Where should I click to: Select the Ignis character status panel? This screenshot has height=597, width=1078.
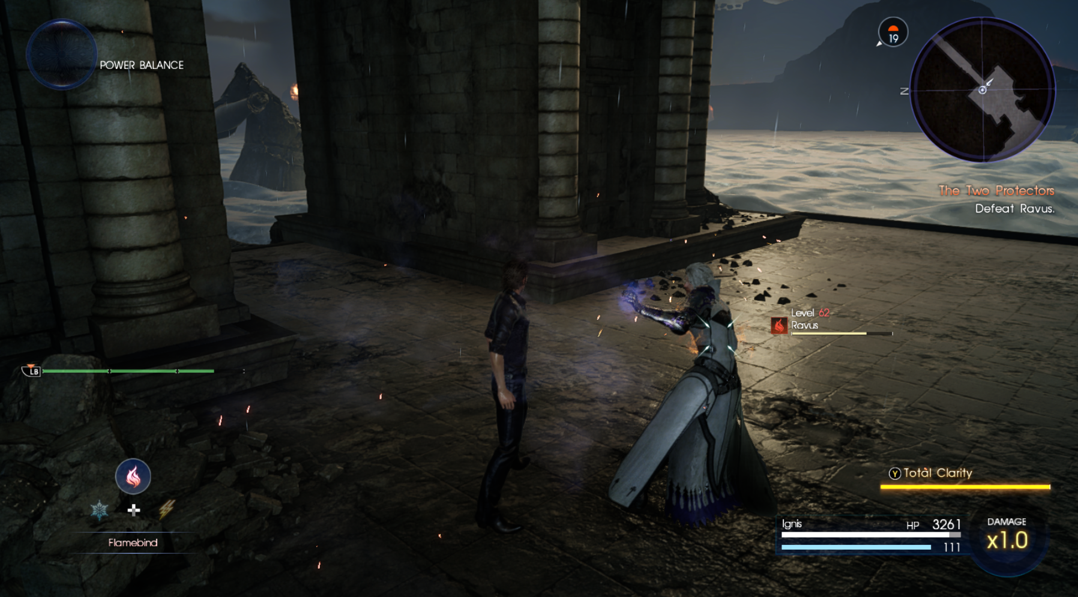(870, 535)
